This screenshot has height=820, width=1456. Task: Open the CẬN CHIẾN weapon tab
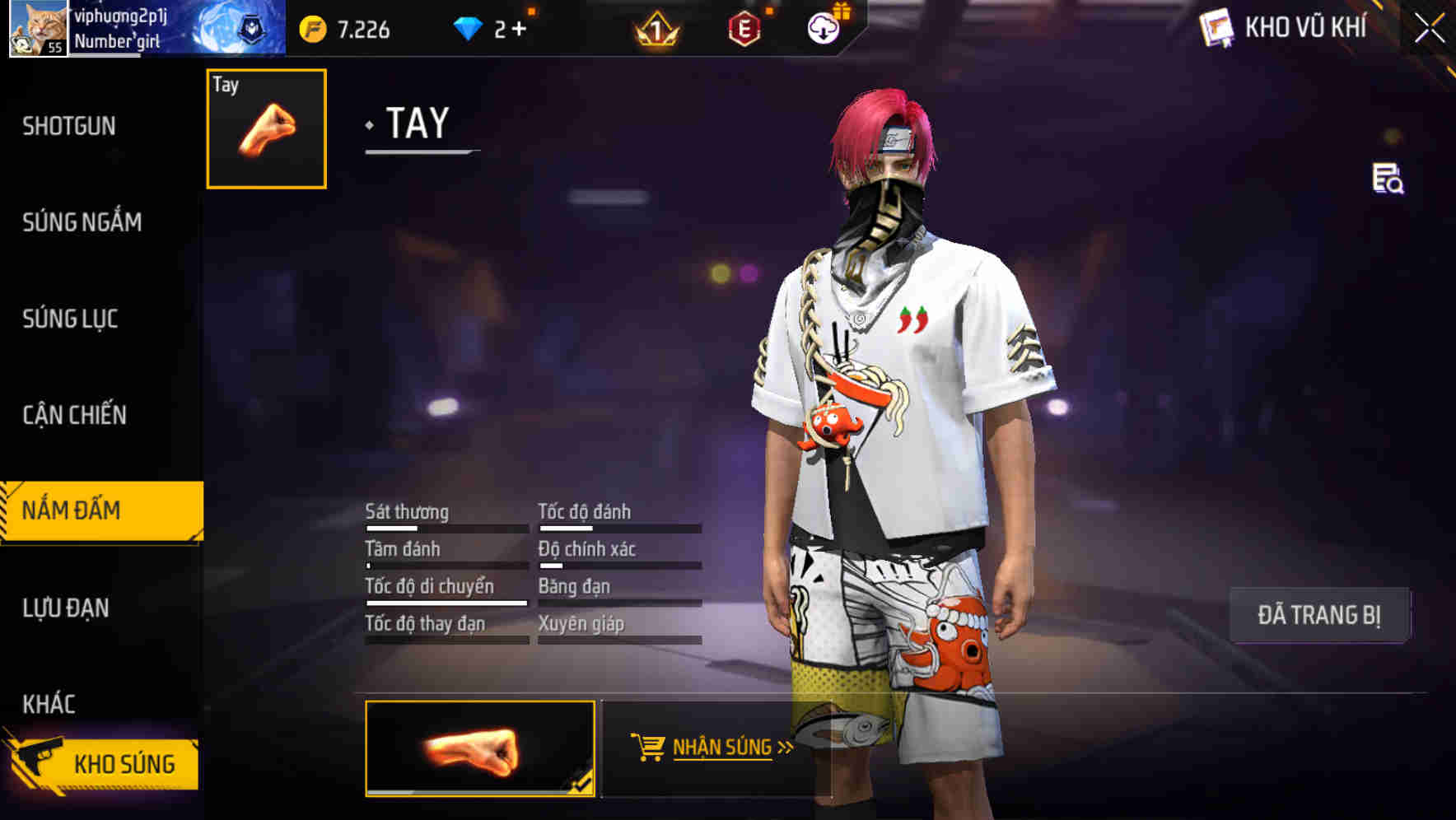coord(74,416)
